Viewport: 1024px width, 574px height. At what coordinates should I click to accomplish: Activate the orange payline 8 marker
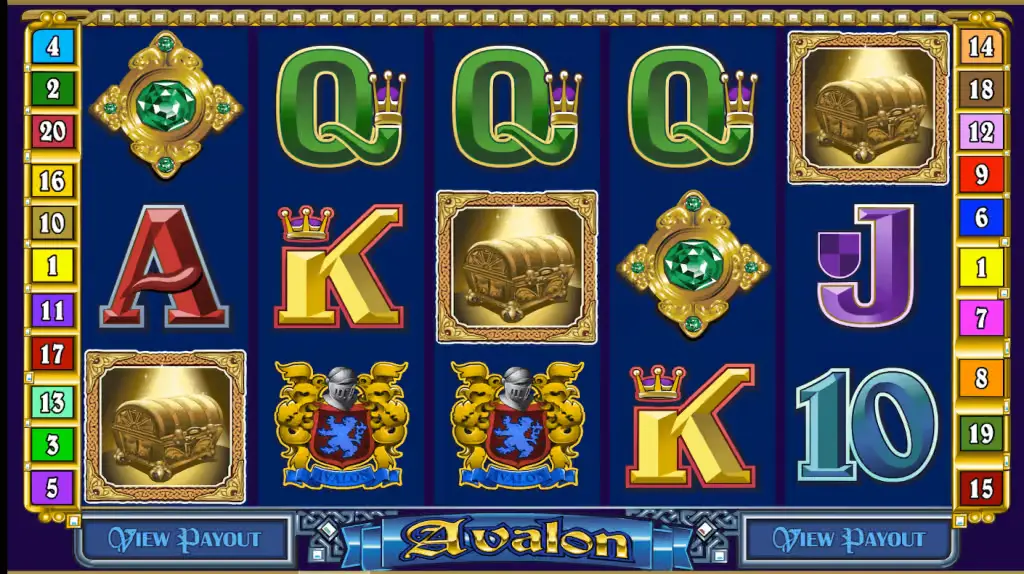[981, 378]
